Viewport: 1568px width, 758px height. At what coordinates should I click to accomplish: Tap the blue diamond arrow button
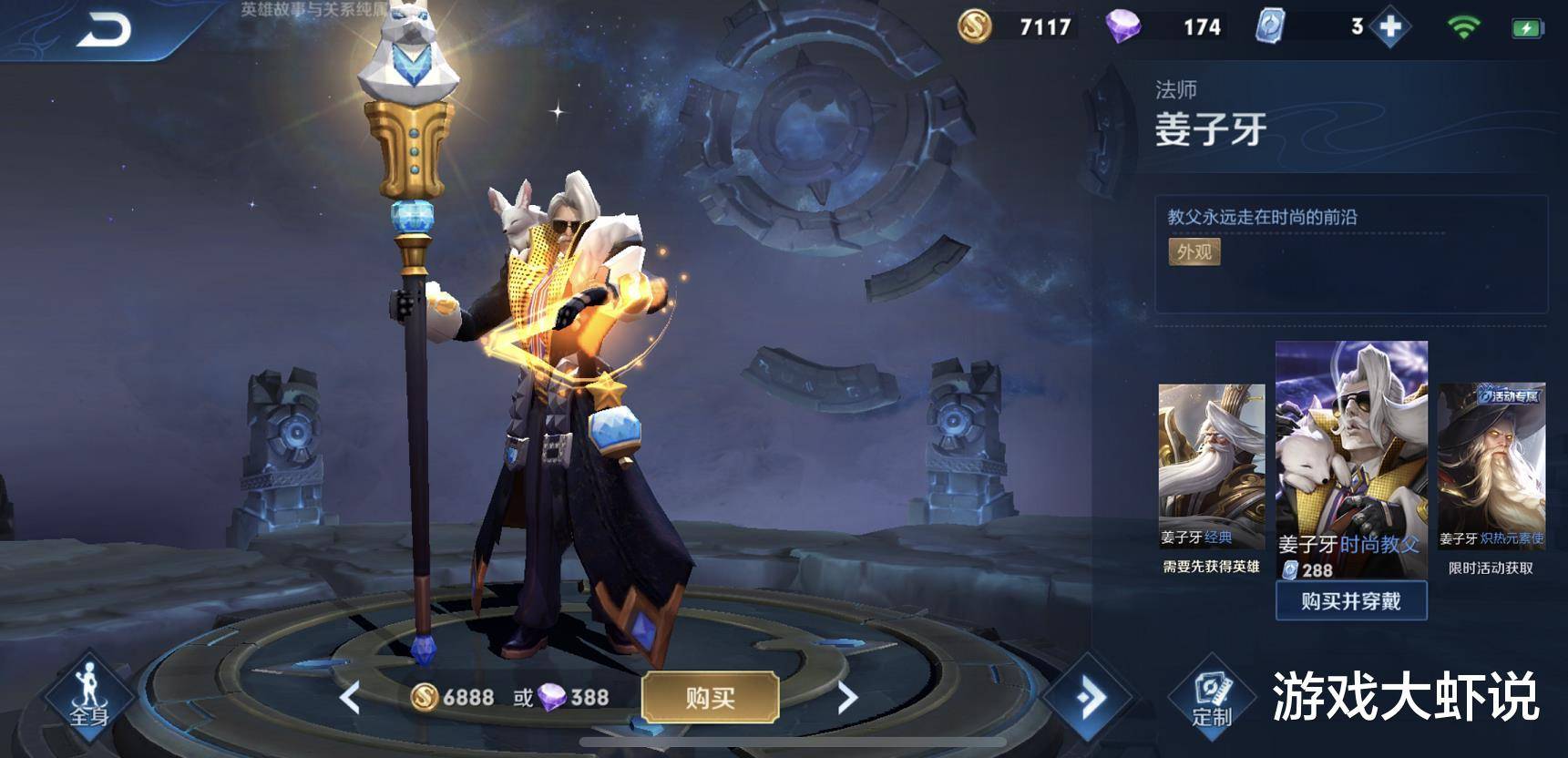point(1089,698)
